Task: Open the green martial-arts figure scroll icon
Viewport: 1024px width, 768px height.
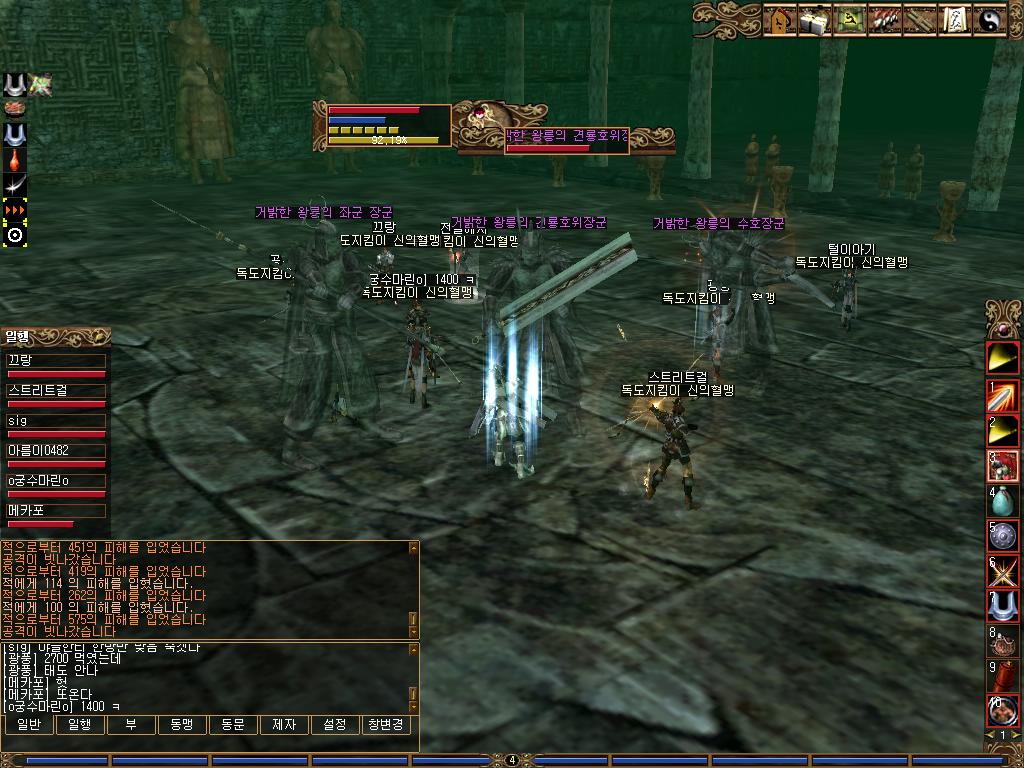Action: pos(851,20)
